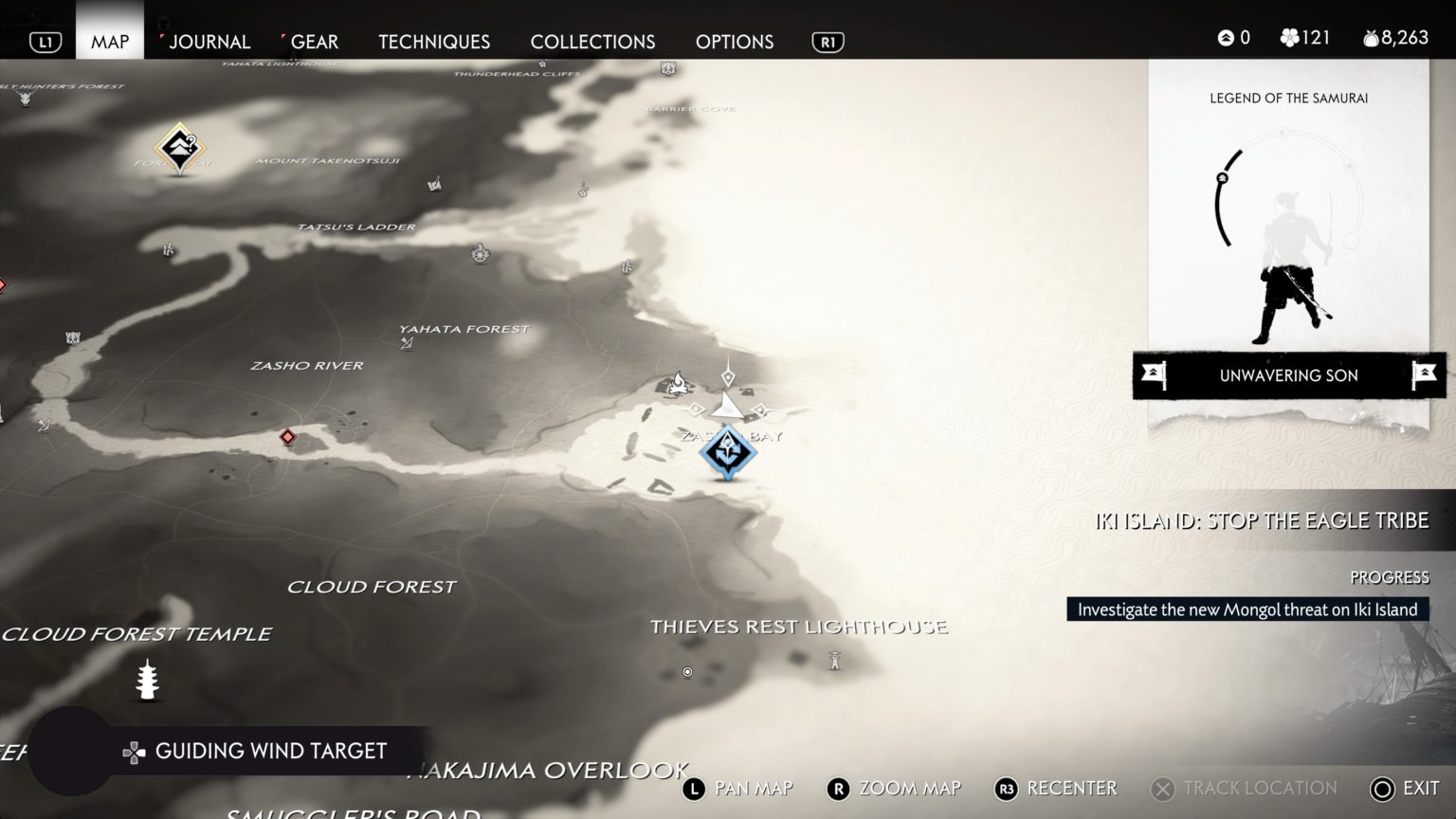Select the archery challenge icon in Yahata Forest
The image size is (1456, 819).
pos(408,343)
